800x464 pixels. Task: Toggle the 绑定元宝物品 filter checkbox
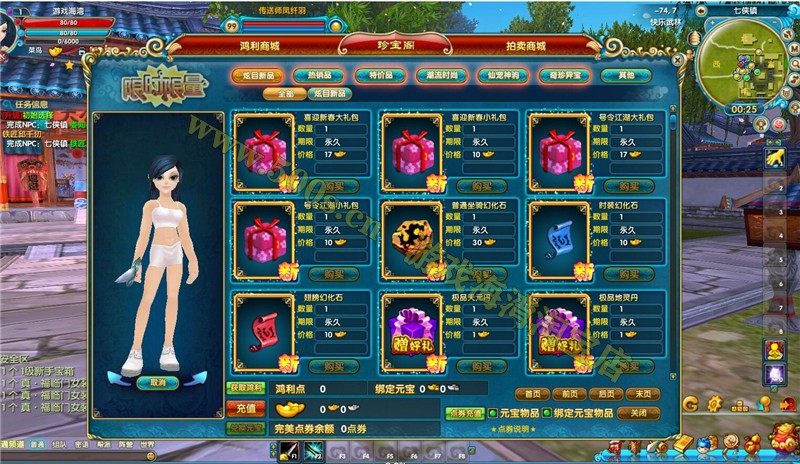[x=547, y=412]
